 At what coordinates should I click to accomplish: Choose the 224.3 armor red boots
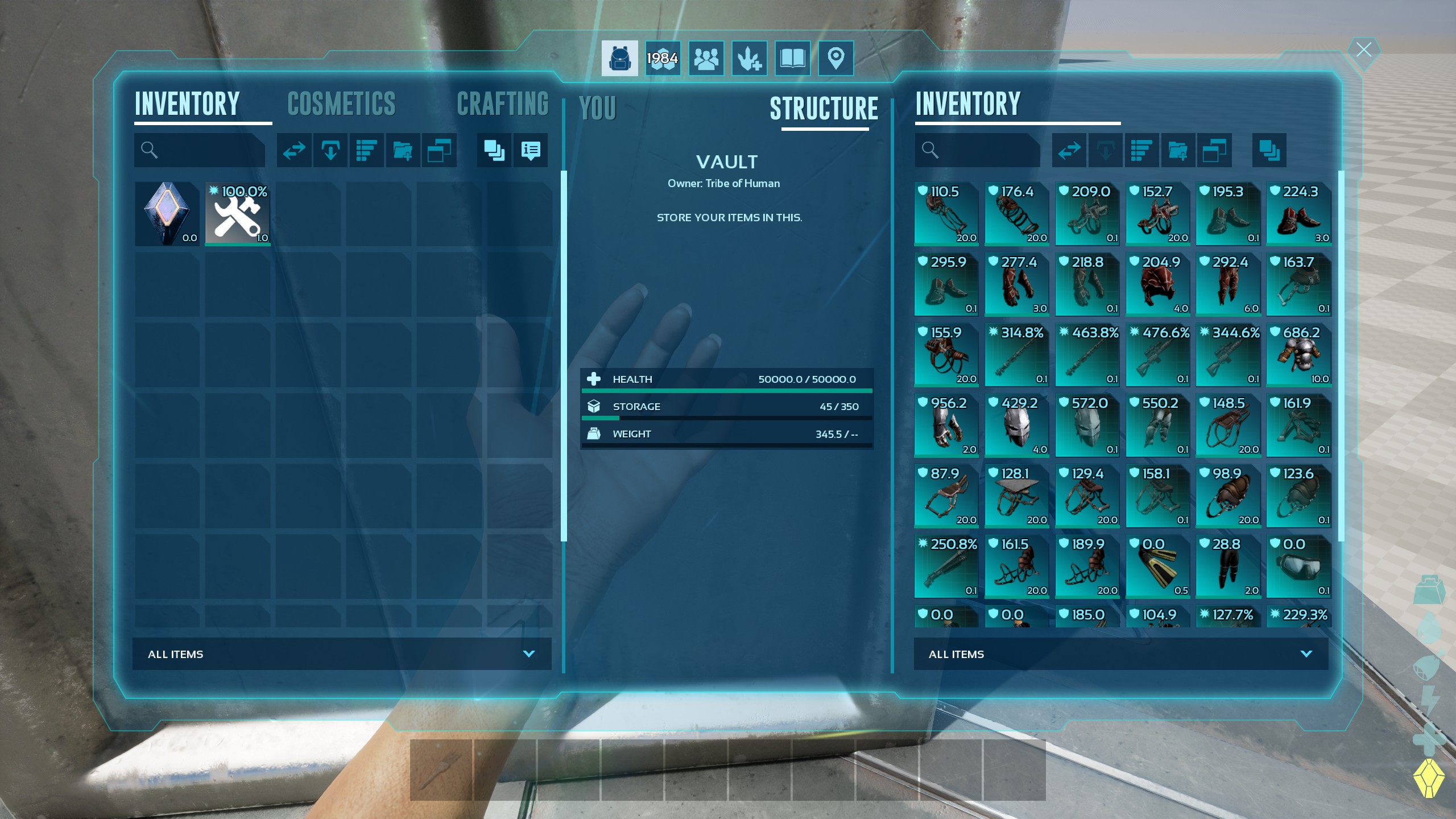(x=1298, y=214)
